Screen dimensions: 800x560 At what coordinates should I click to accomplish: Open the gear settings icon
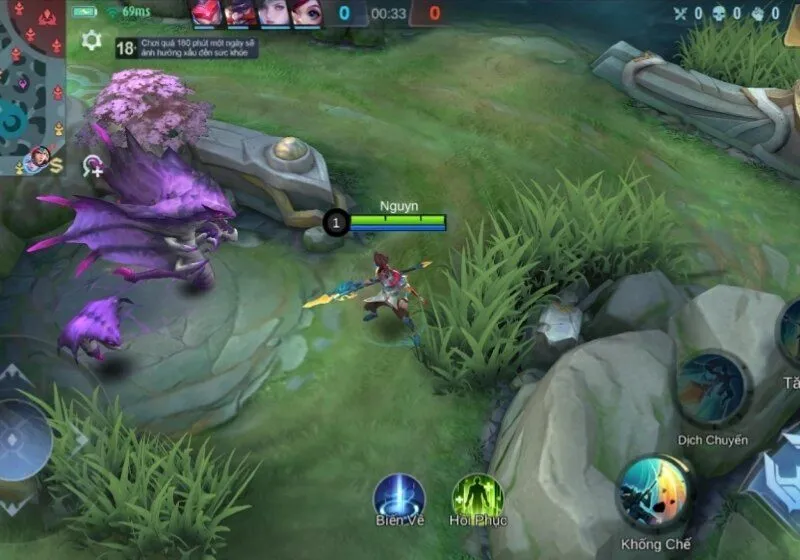[91, 41]
